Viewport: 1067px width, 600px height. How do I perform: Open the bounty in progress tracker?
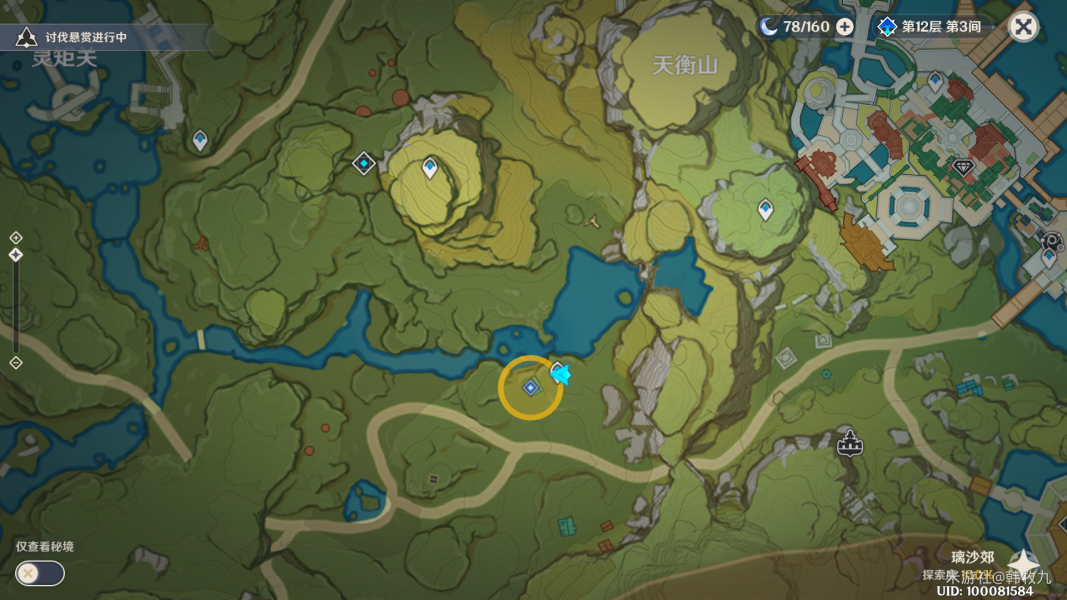75,38
